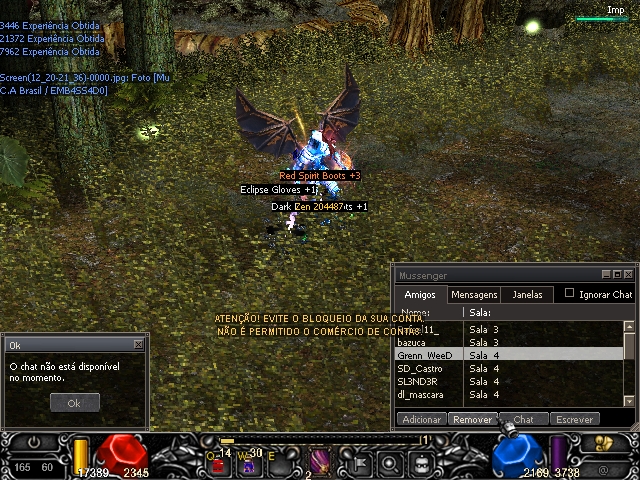Close the Ok dialog with its X
The width and height of the screenshot is (640, 480).
click(138, 344)
